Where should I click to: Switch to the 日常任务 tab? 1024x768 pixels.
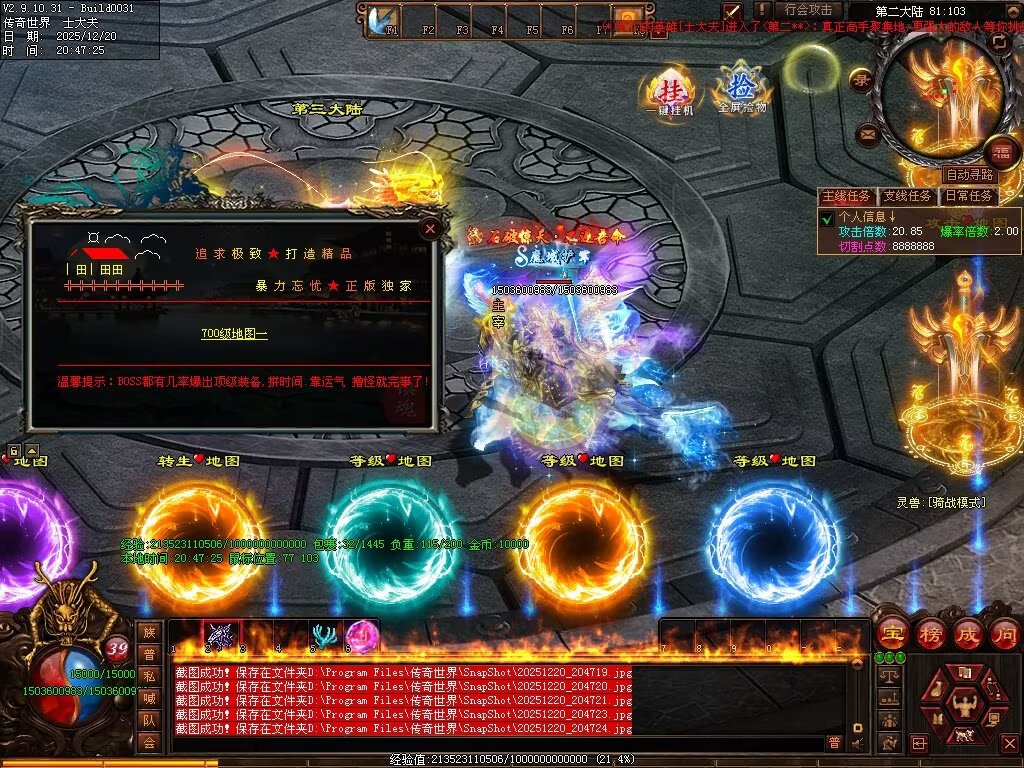969,197
